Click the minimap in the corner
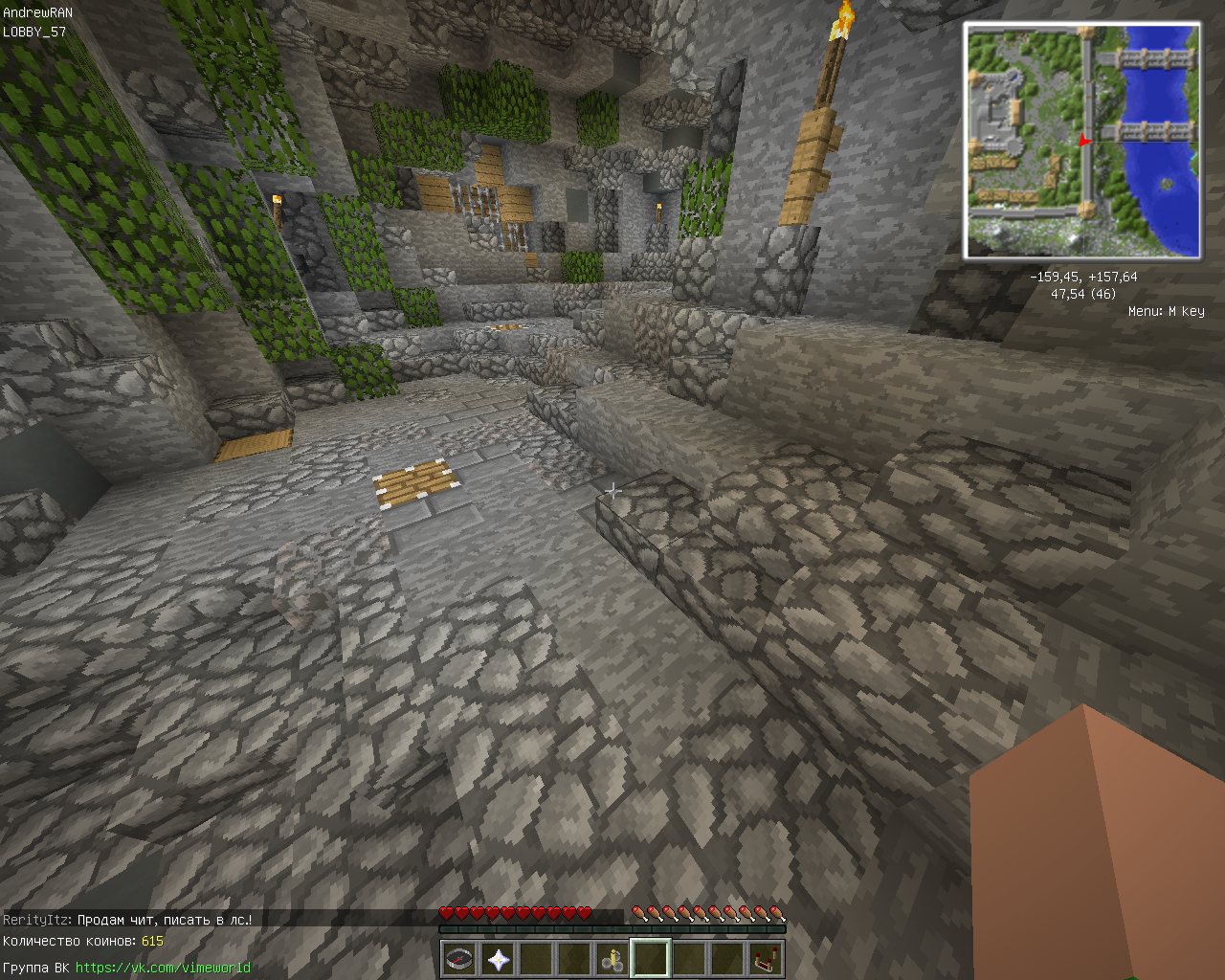This screenshot has width=1225, height=980. pos(1082,142)
